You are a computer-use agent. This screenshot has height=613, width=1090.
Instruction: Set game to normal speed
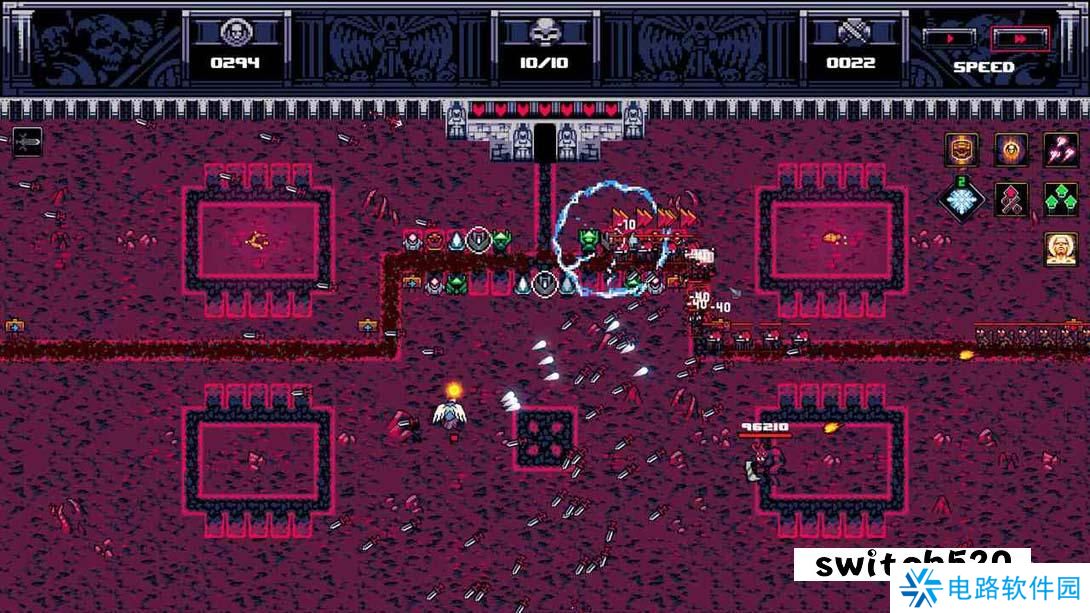[x=948, y=38]
